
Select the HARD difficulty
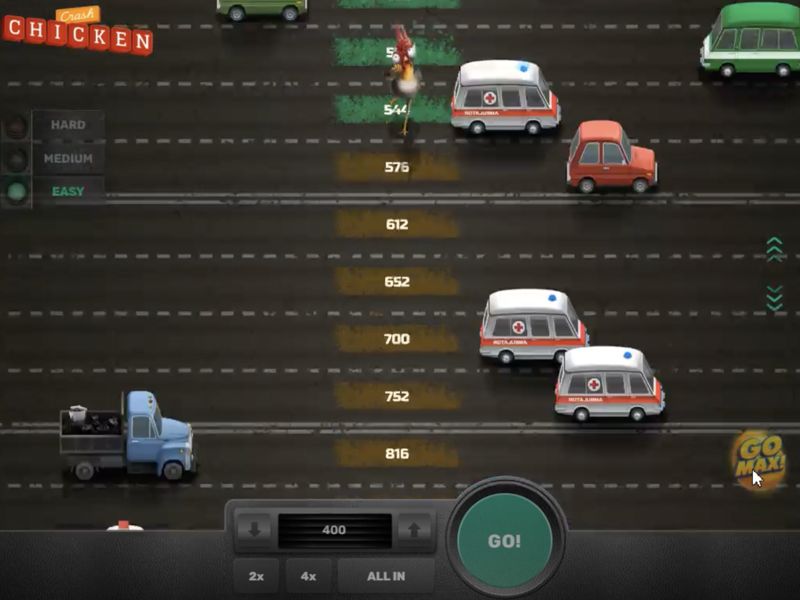pos(68,125)
